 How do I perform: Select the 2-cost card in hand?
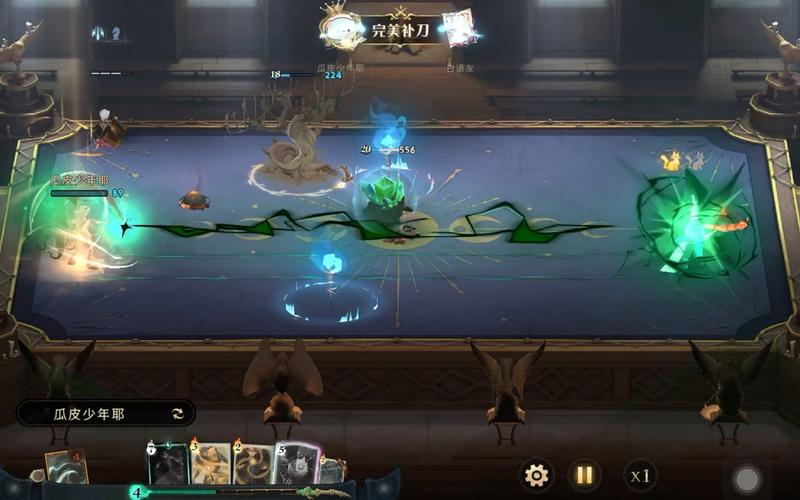[x=253, y=465]
